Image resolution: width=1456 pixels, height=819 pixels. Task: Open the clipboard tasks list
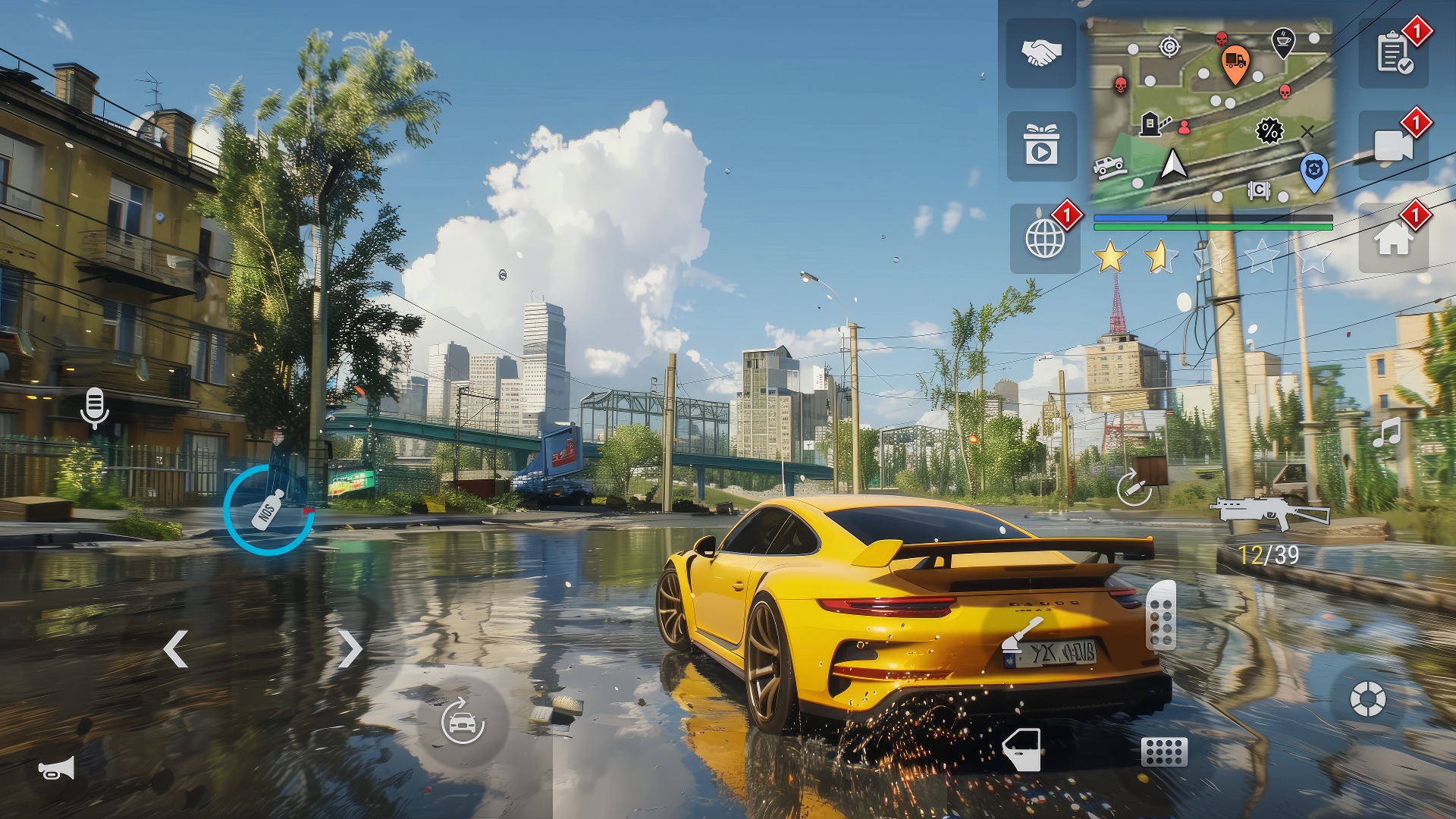coord(1394,53)
